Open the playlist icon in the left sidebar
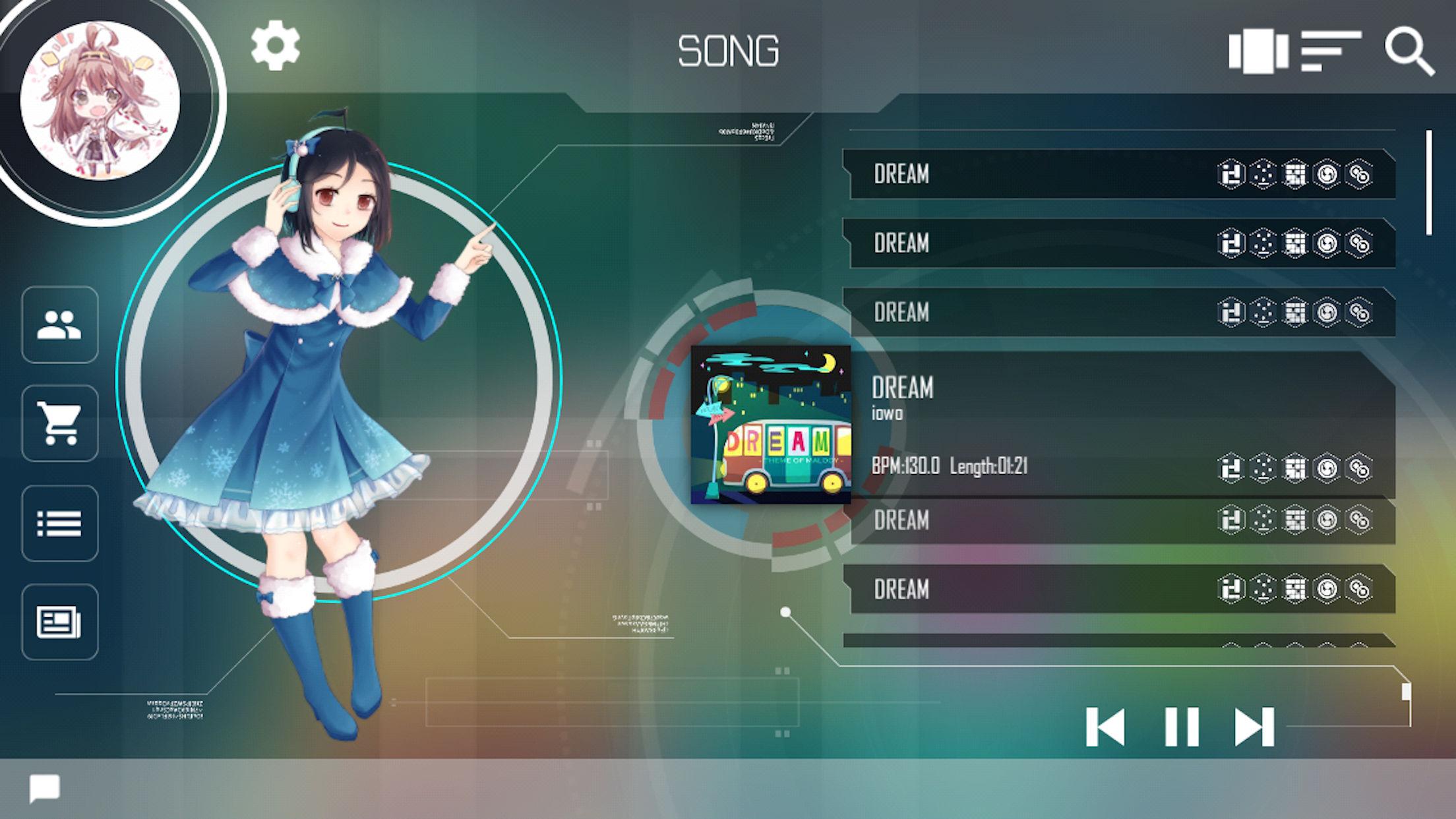 (x=60, y=522)
